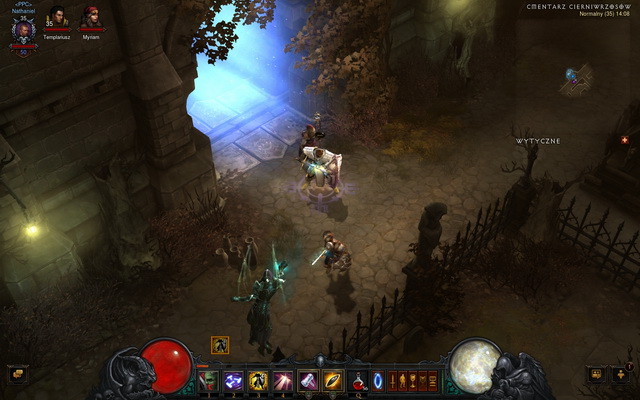Open the chat button in the lower left corner

[17, 374]
